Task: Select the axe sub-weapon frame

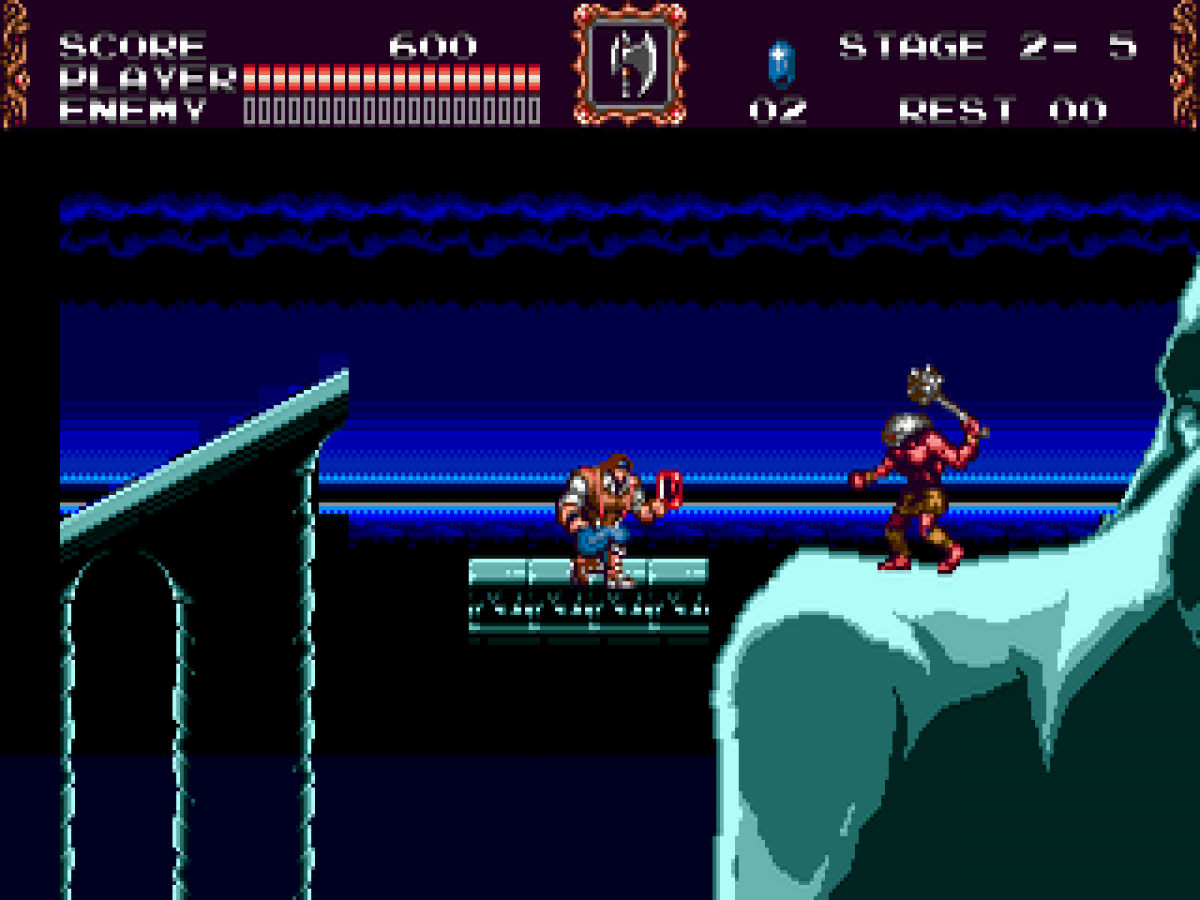Action: pyautogui.click(x=630, y=64)
